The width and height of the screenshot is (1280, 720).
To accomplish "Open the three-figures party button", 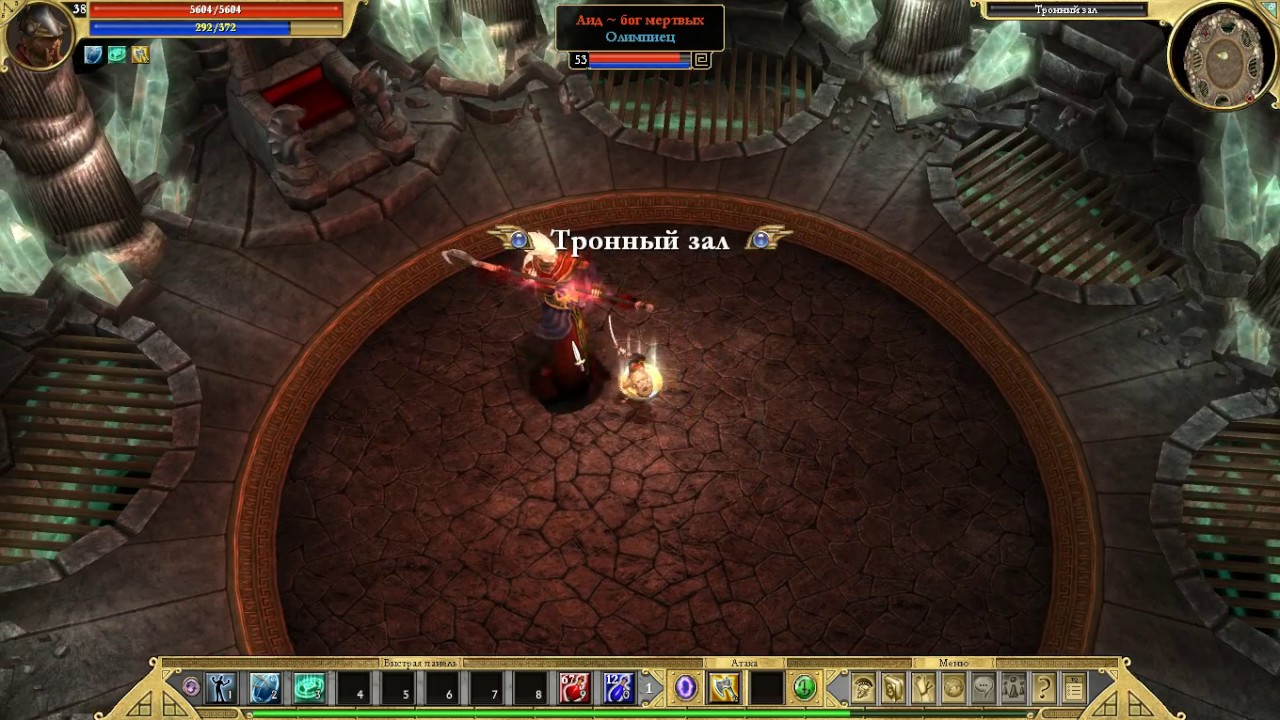I will tap(1014, 688).
